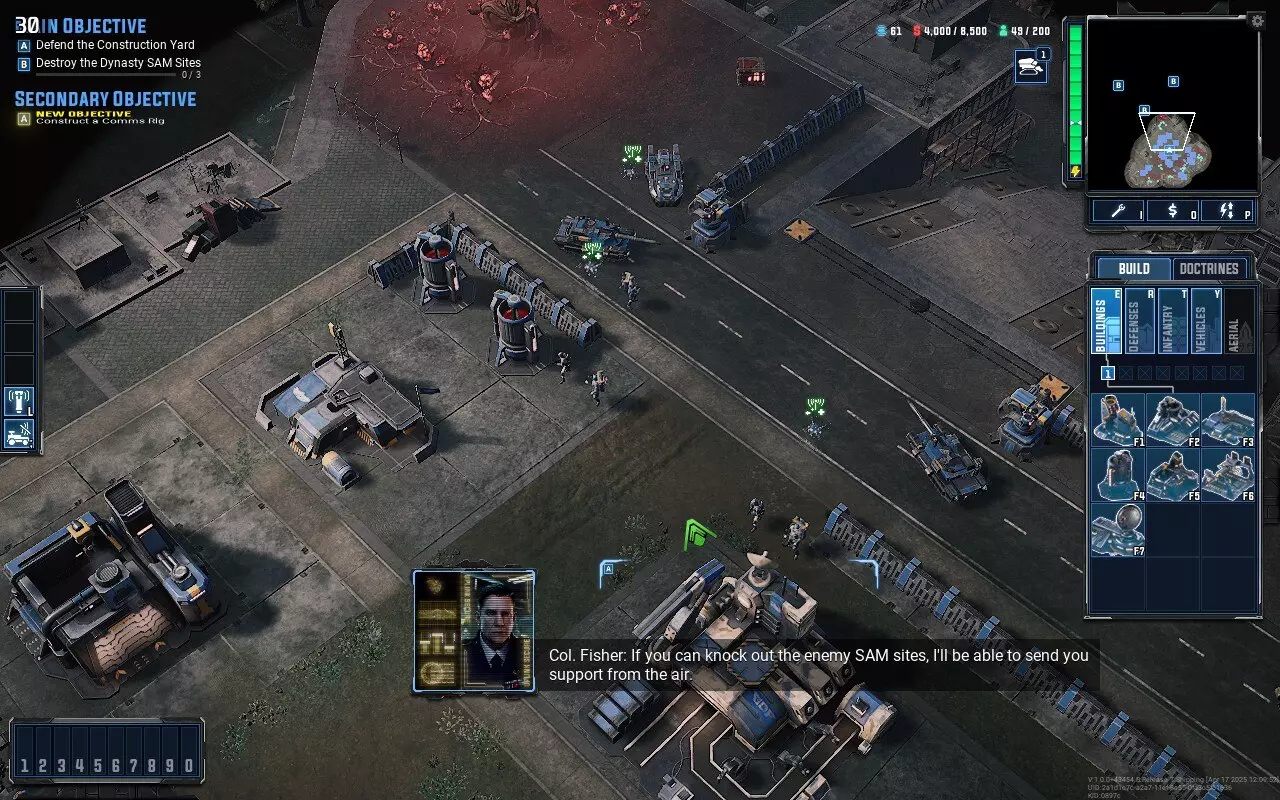Build the F4 tower structure

(1117, 473)
